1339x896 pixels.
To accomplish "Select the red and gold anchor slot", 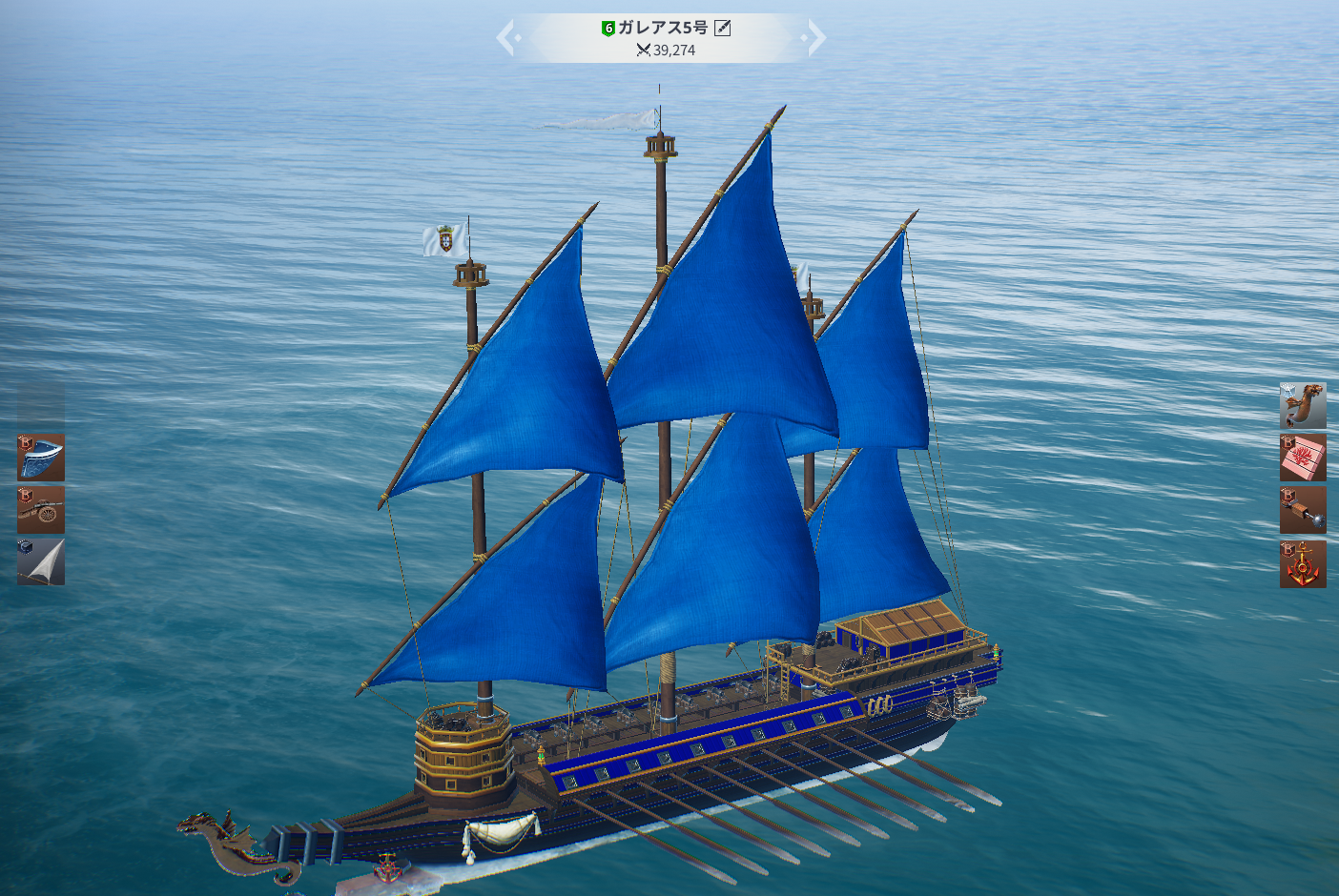I will (1303, 564).
